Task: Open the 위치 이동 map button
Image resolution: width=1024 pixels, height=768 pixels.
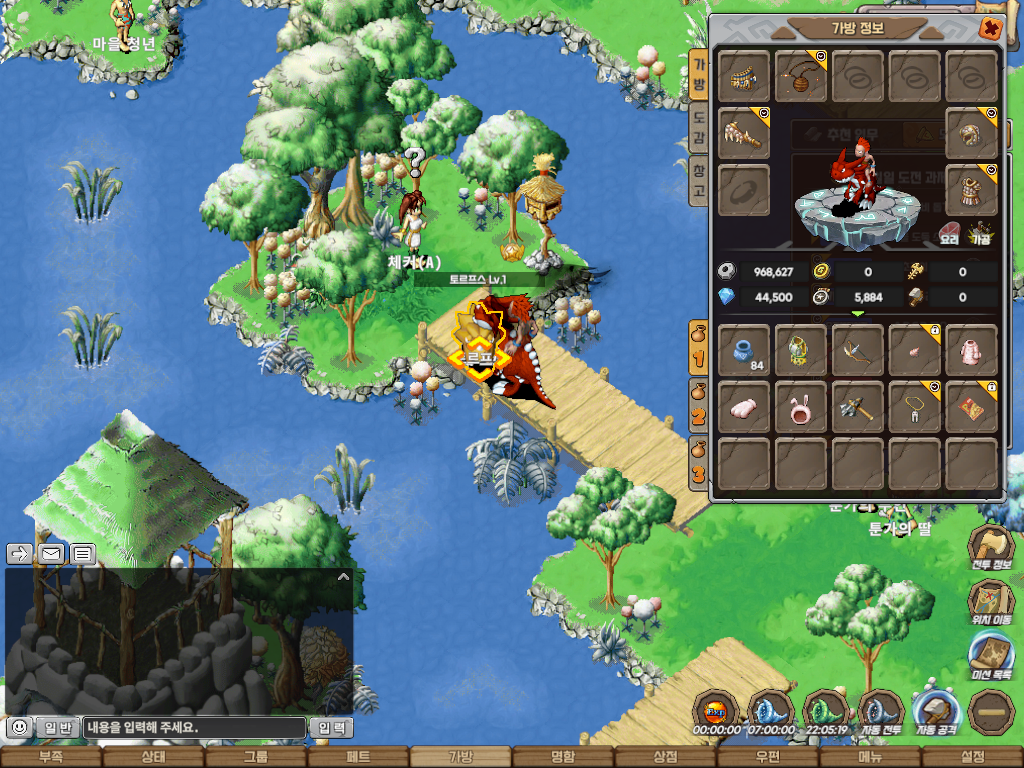Action: (991, 602)
